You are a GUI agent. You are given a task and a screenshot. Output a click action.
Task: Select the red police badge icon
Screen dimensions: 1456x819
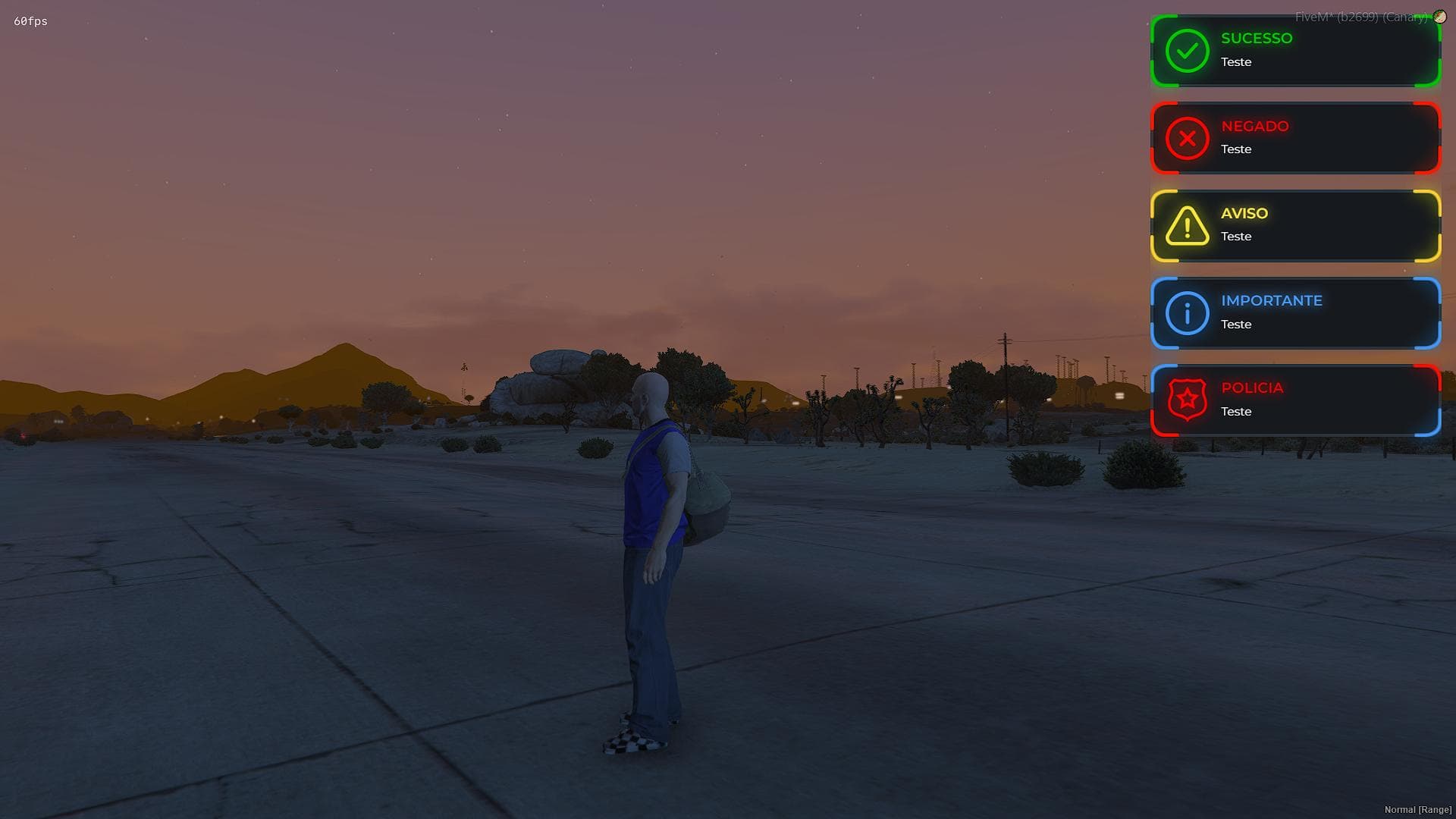pos(1187,400)
